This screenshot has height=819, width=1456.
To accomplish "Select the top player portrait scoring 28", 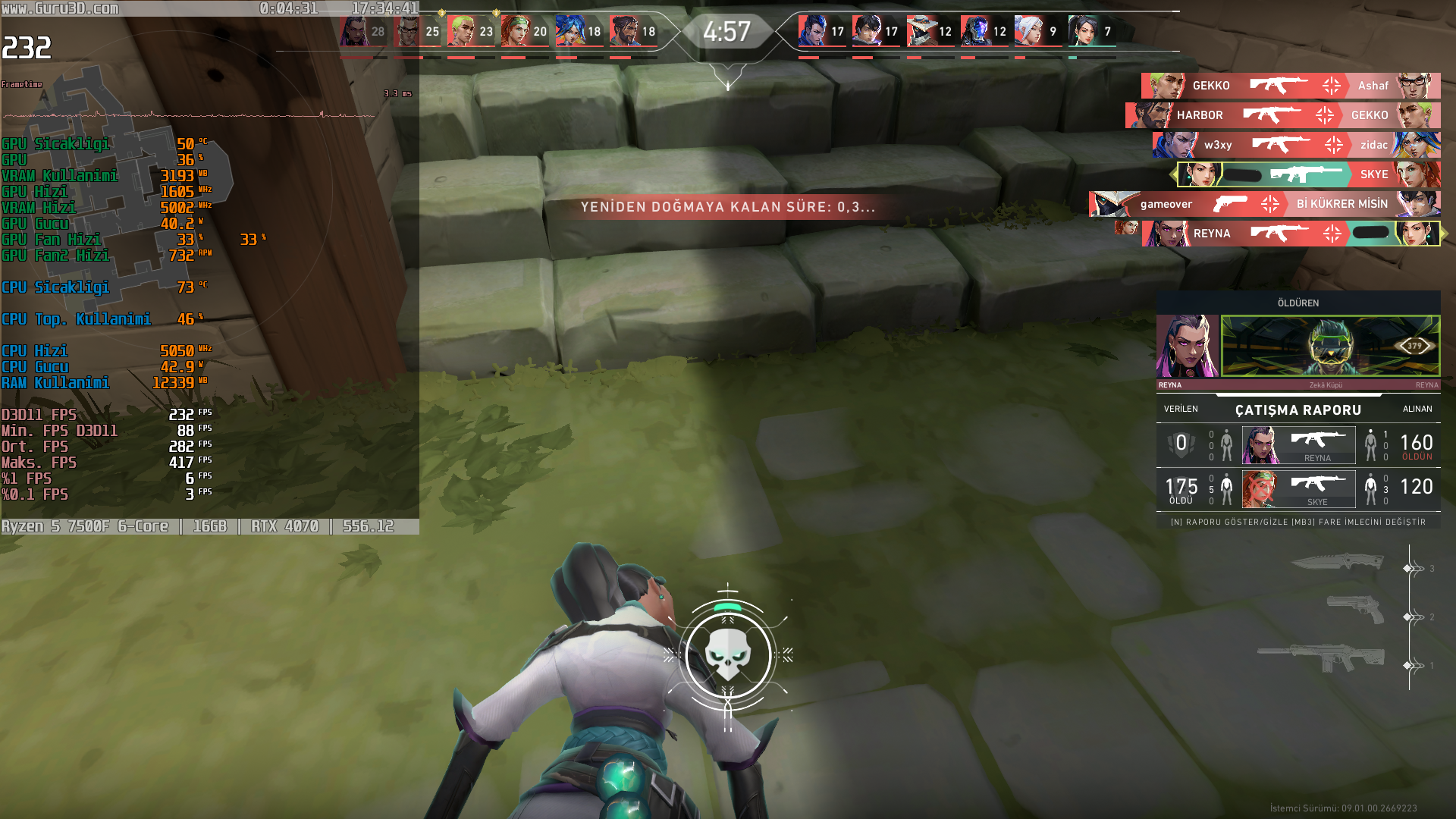I will pyautogui.click(x=354, y=32).
